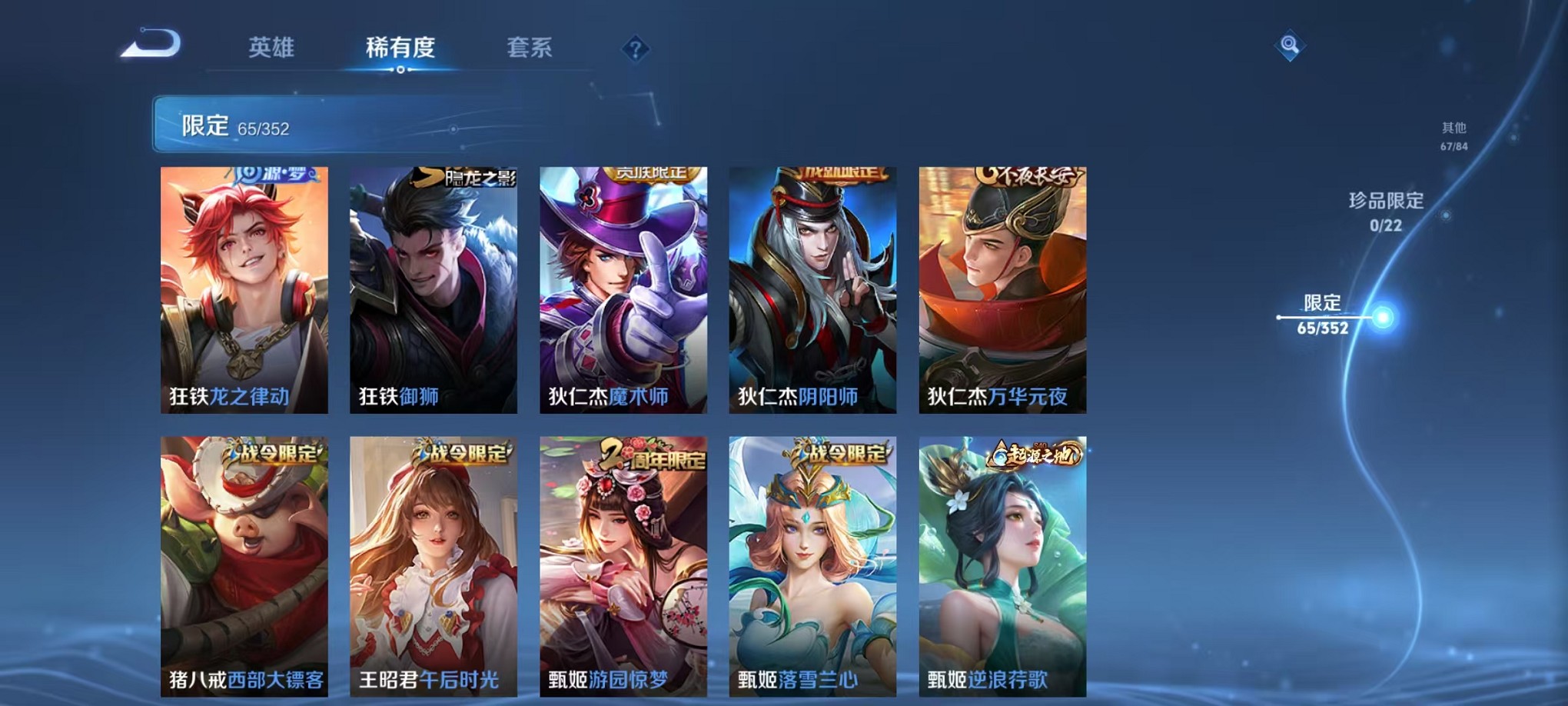Image resolution: width=1568 pixels, height=706 pixels.
Task: Click the 不夜长安 banner on 狄仁杰万华元夜 card
Action: click(x=1032, y=175)
